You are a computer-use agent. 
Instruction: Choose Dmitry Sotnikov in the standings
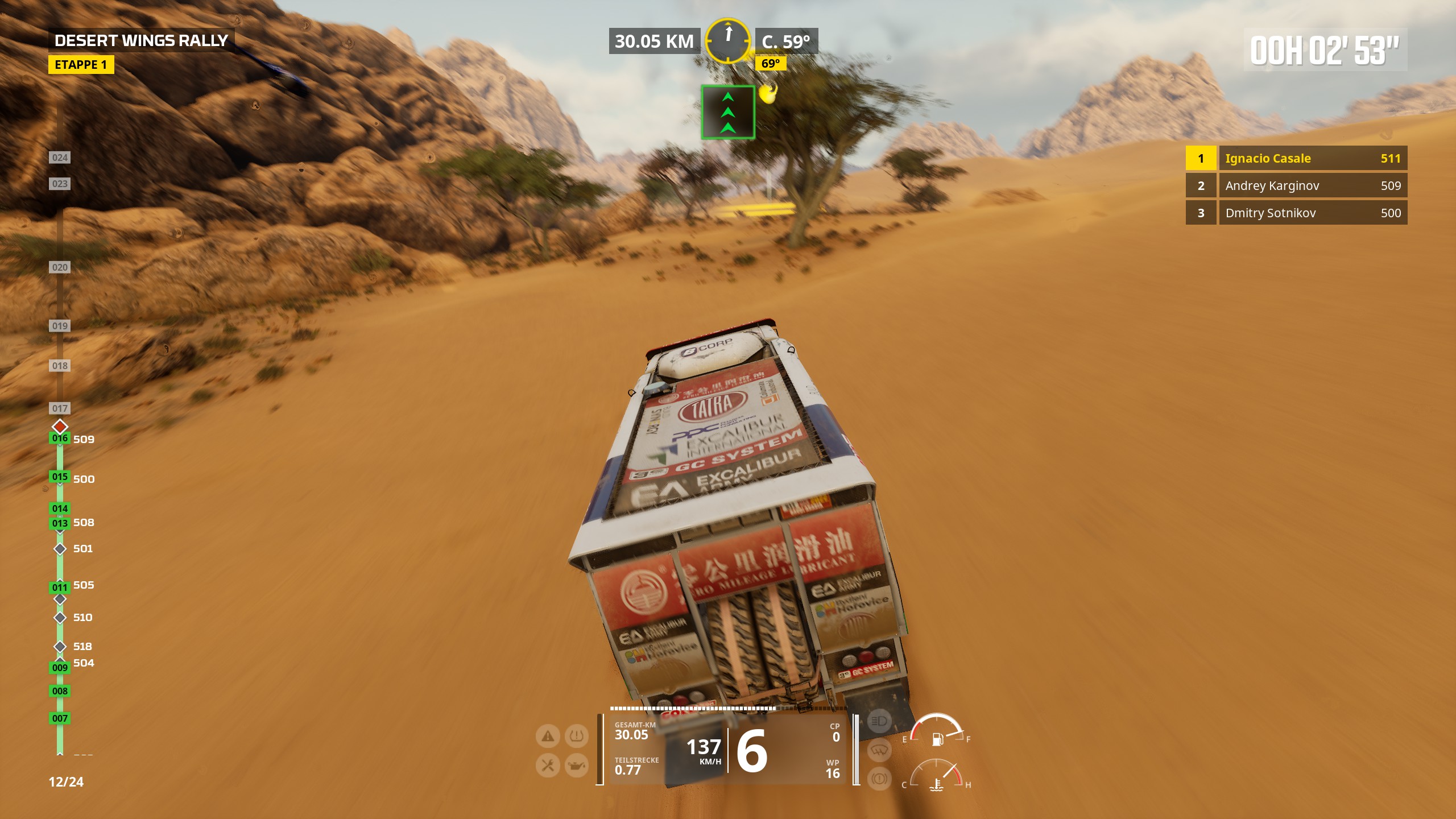[x=1296, y=213]
